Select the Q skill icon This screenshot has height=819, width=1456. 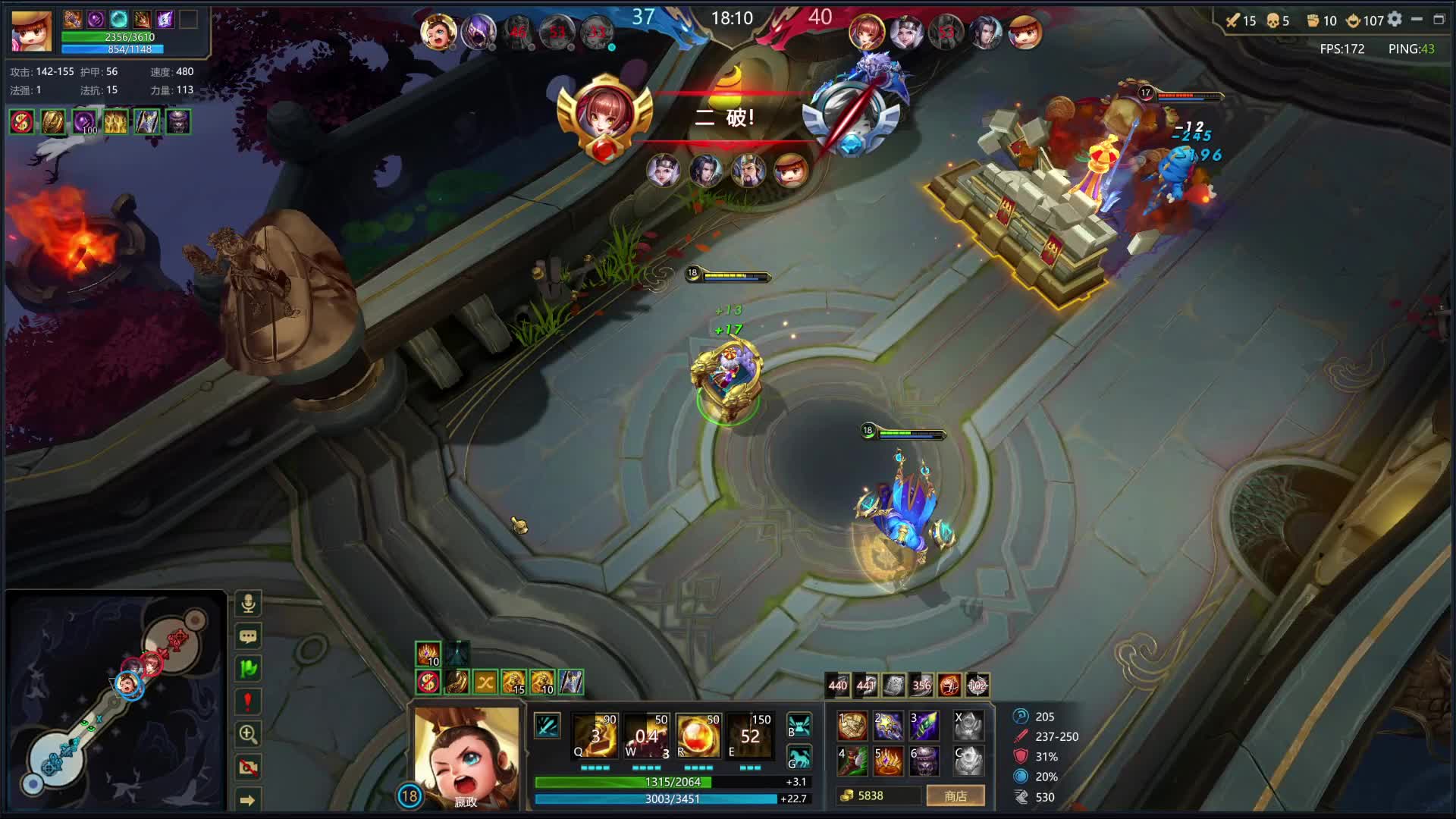coord(596,736)
